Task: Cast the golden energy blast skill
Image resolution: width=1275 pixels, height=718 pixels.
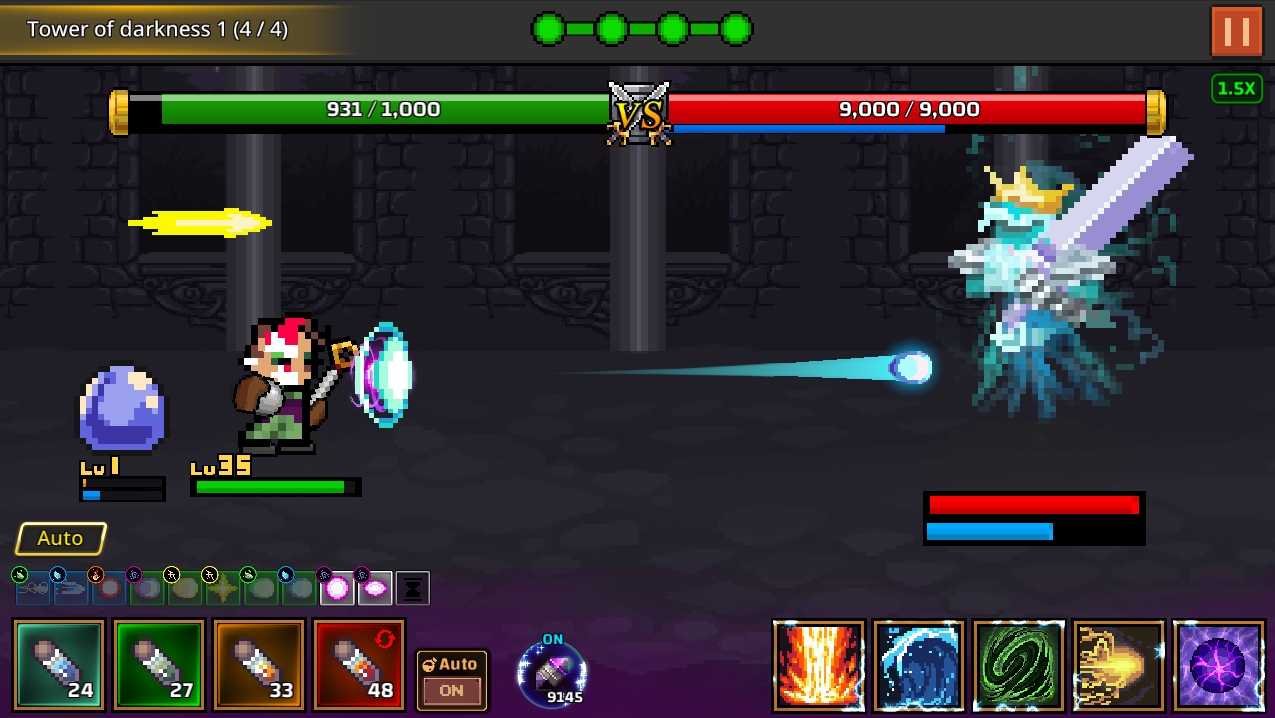Action: pyautogui.click(x=1119, y=665)
